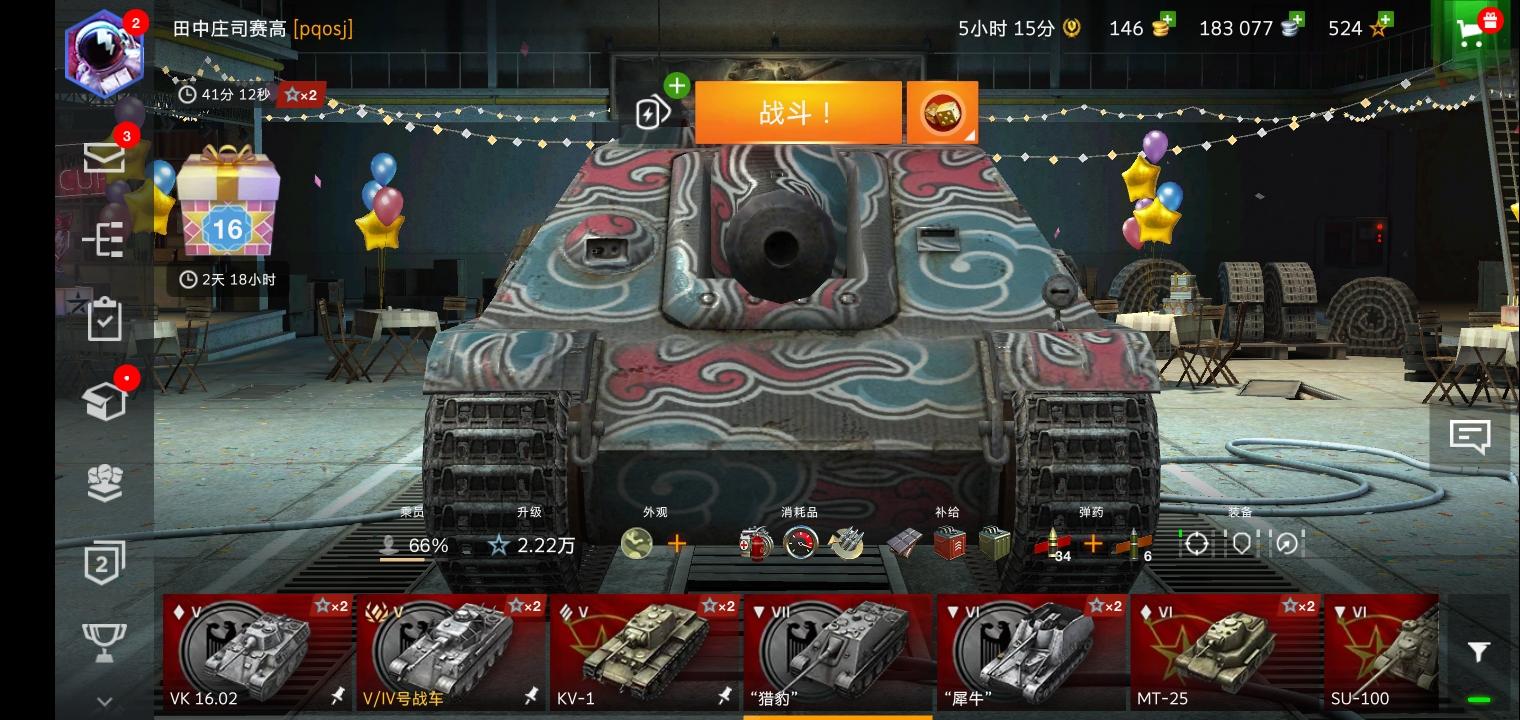The image size is (1520, 720).
Task: Open the card pass icon marked 2
Action: 103,562
